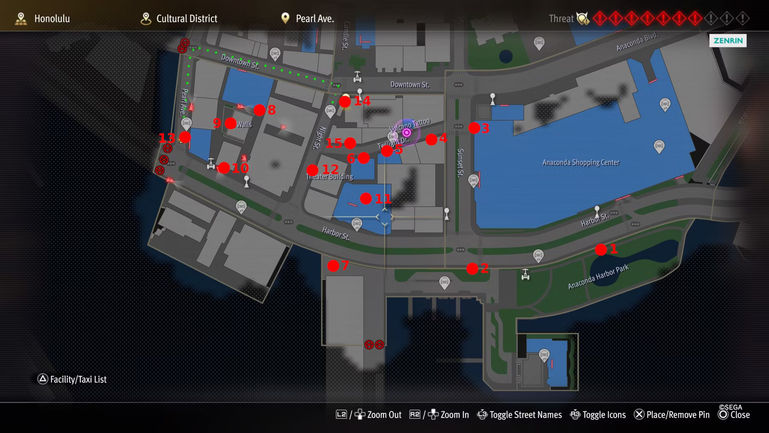Select the purple player location marker
This screenshot has width=769, height=433.
coord(407,132)
